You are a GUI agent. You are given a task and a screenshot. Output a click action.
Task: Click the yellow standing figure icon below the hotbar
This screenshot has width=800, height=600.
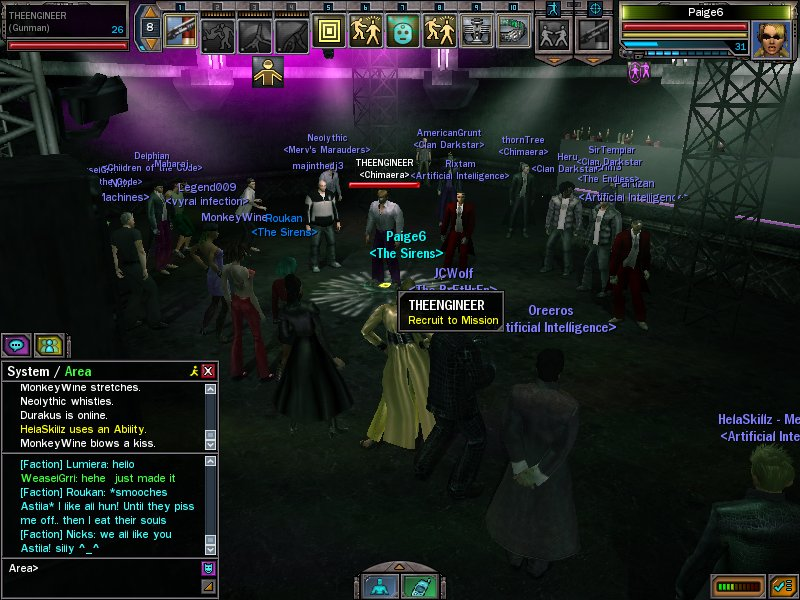click(266, 70)
